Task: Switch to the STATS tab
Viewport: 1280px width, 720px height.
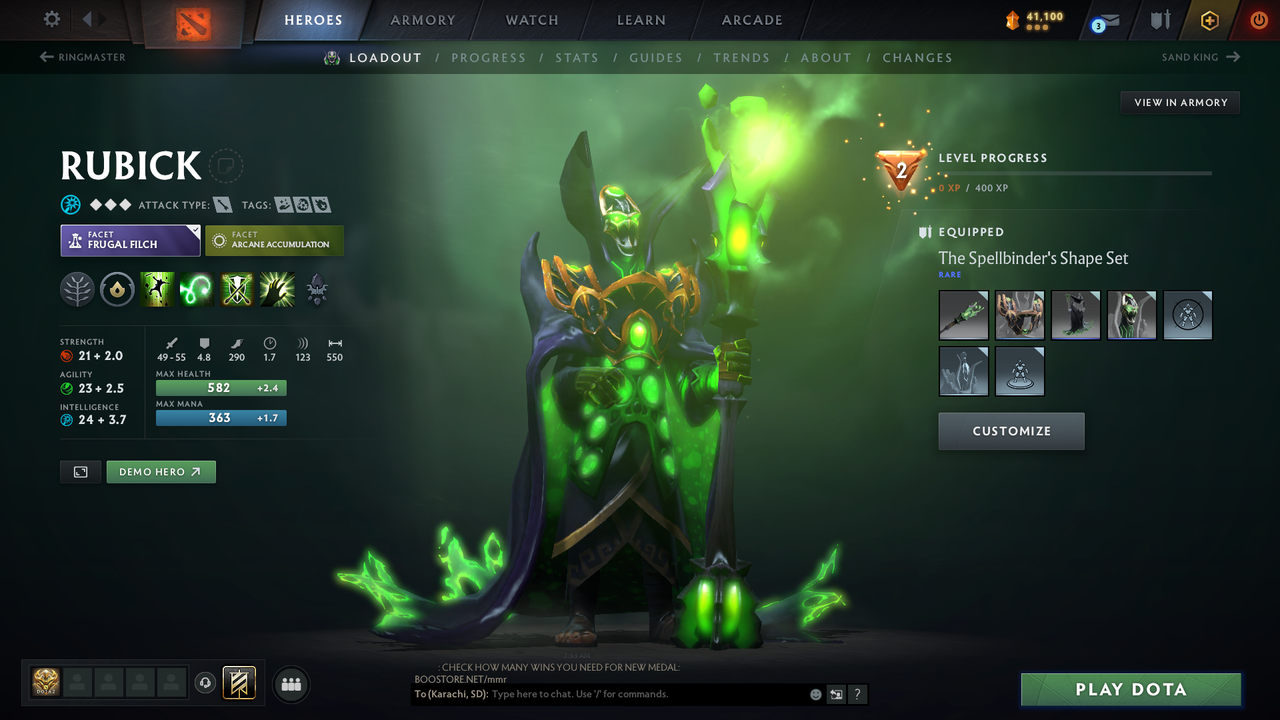Action: coord(577,57)
